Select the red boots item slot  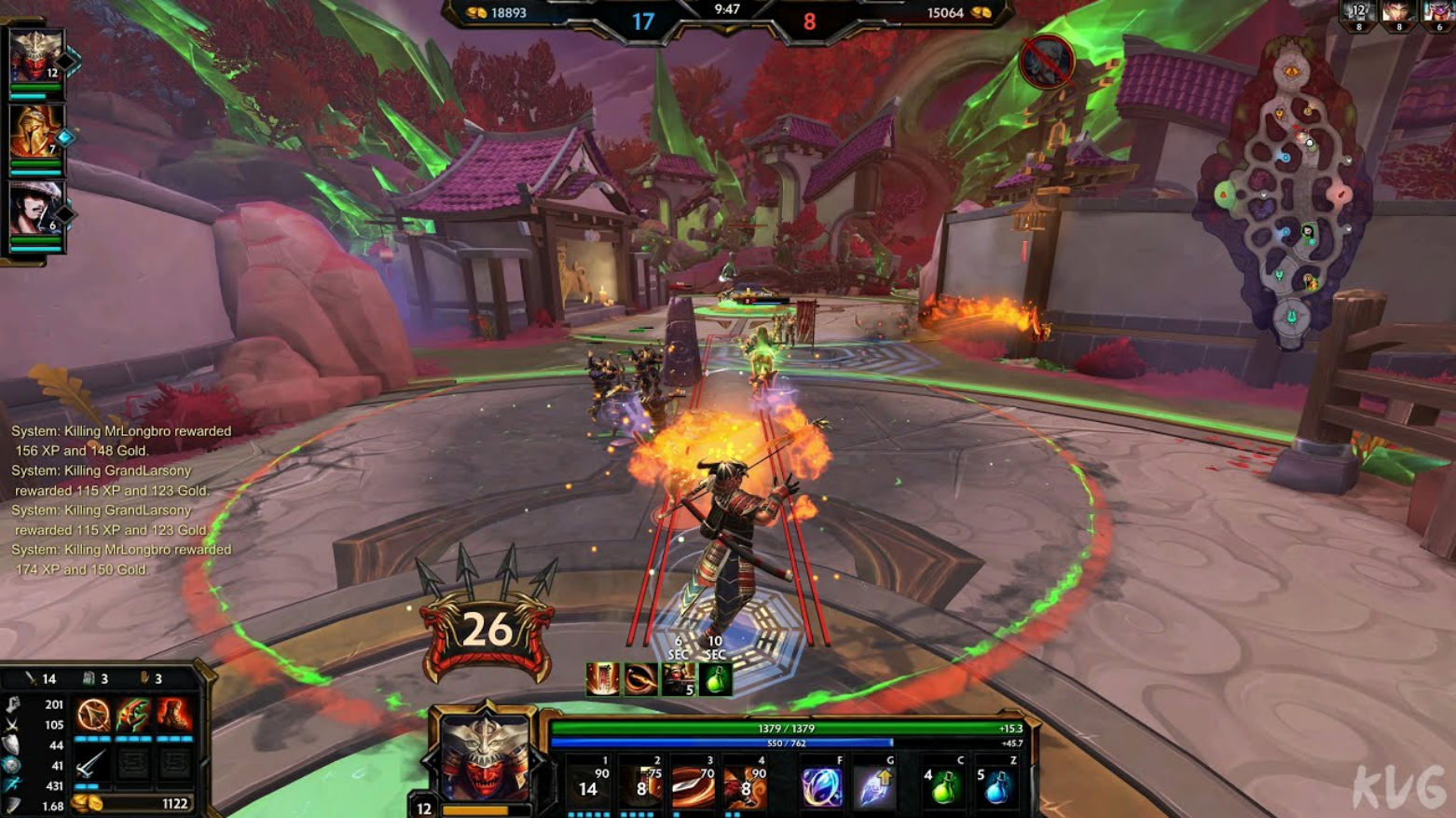(x=173, y=716)
